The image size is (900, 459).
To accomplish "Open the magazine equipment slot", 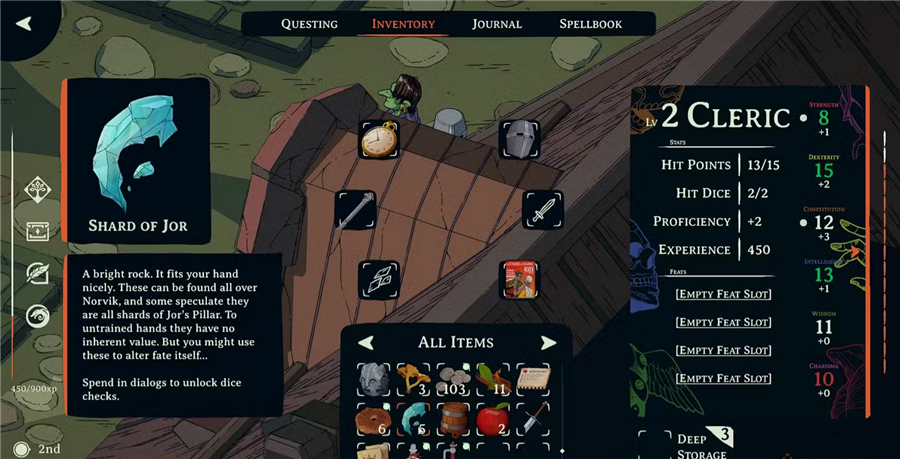I will (x=519, y=280).
